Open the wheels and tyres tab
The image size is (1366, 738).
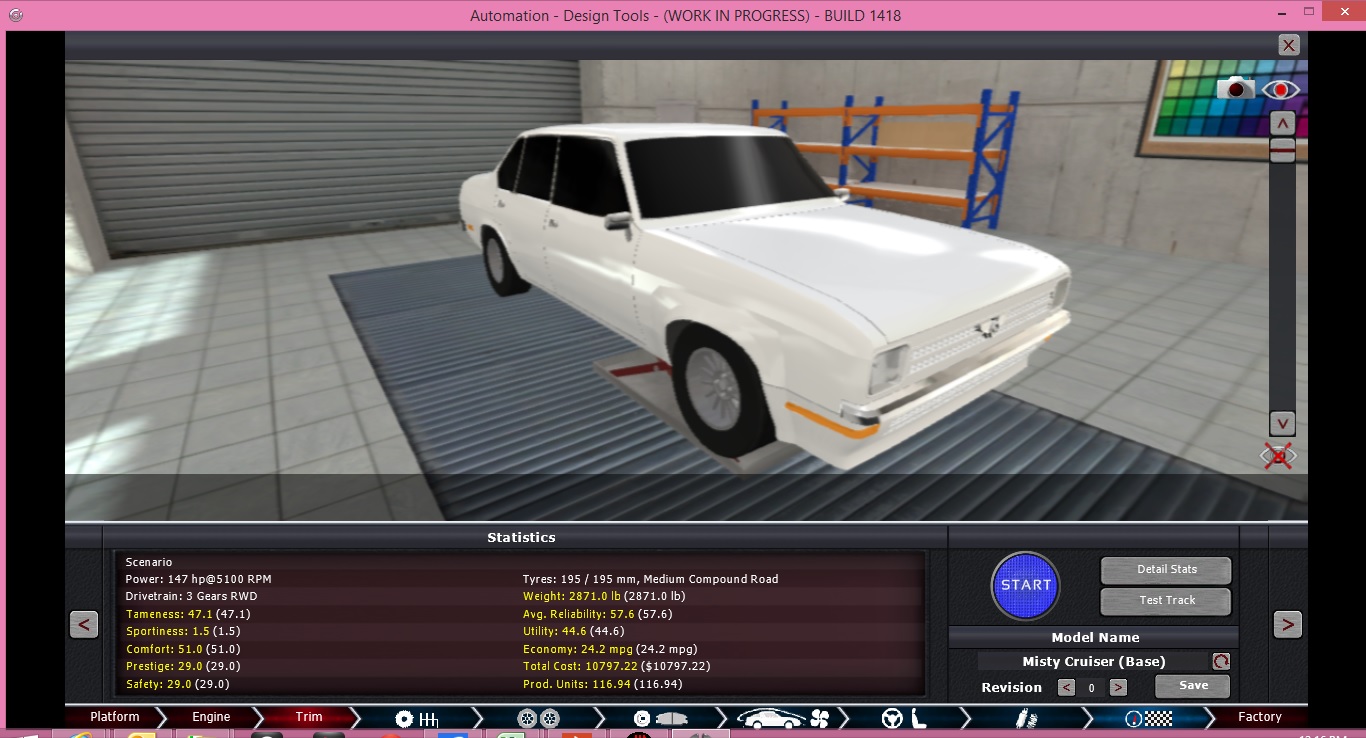pos(535,716)
